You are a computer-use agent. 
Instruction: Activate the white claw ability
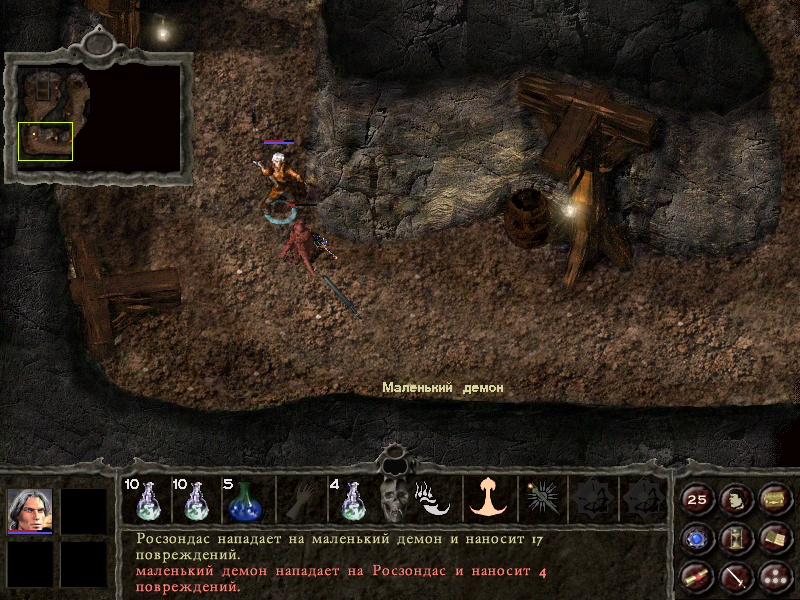[x=434, y=499]
